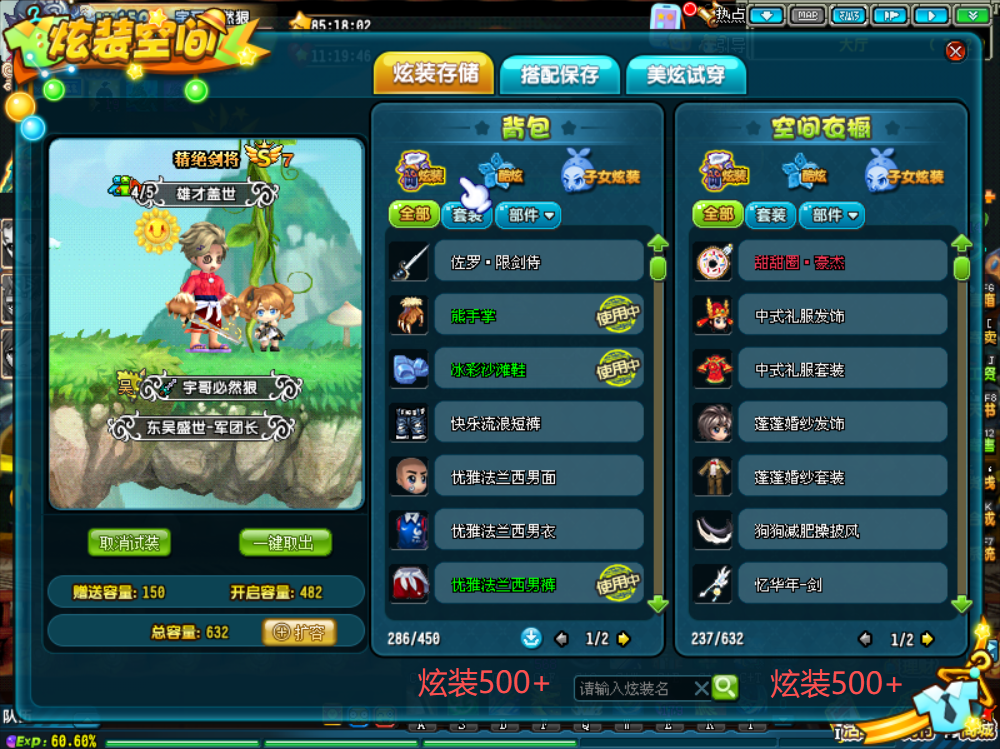
Task: Open the backpack 部件 dropdown filter
Action: (528, 214)
